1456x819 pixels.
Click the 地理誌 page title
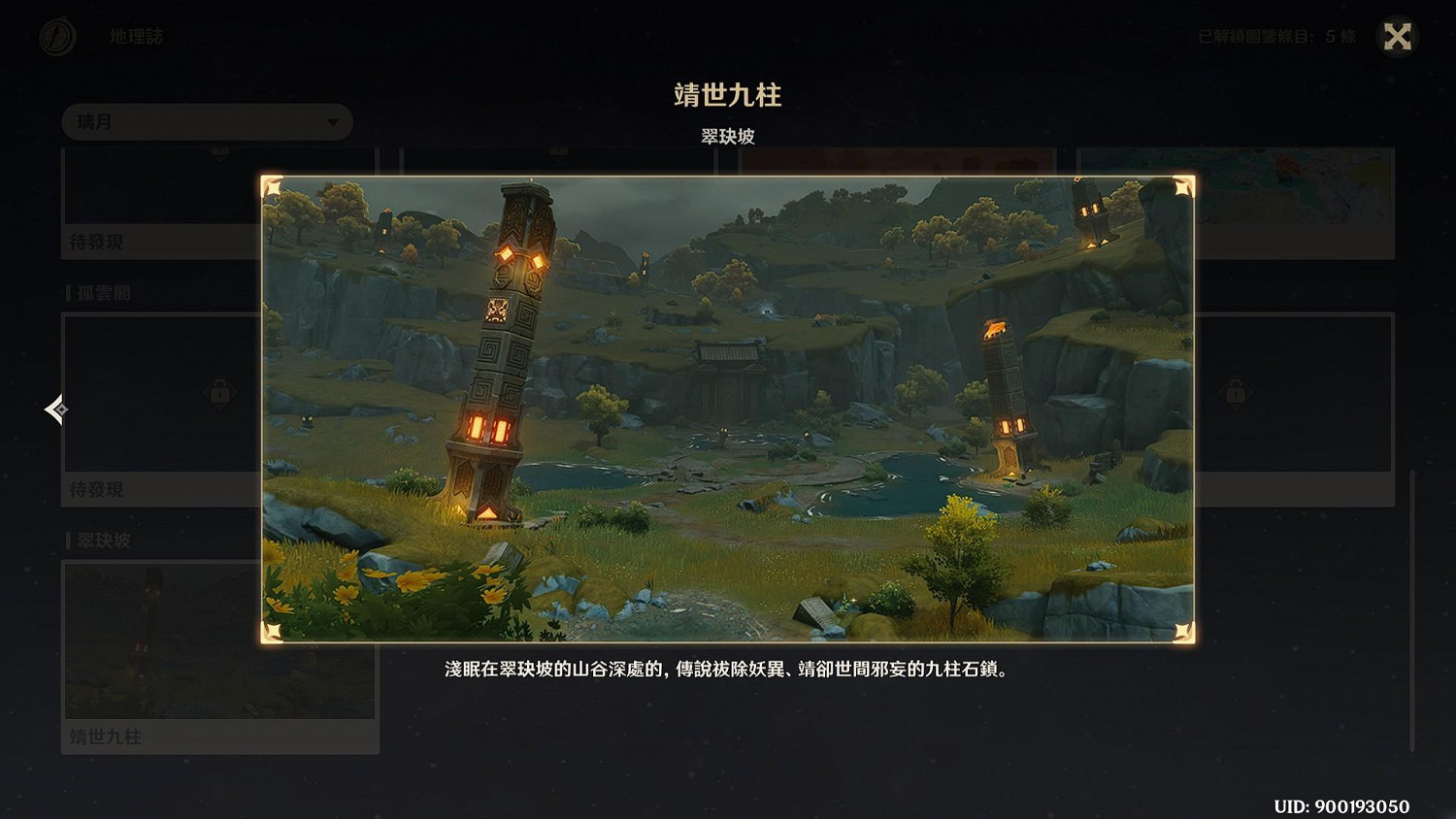click(x=136, y=37)
